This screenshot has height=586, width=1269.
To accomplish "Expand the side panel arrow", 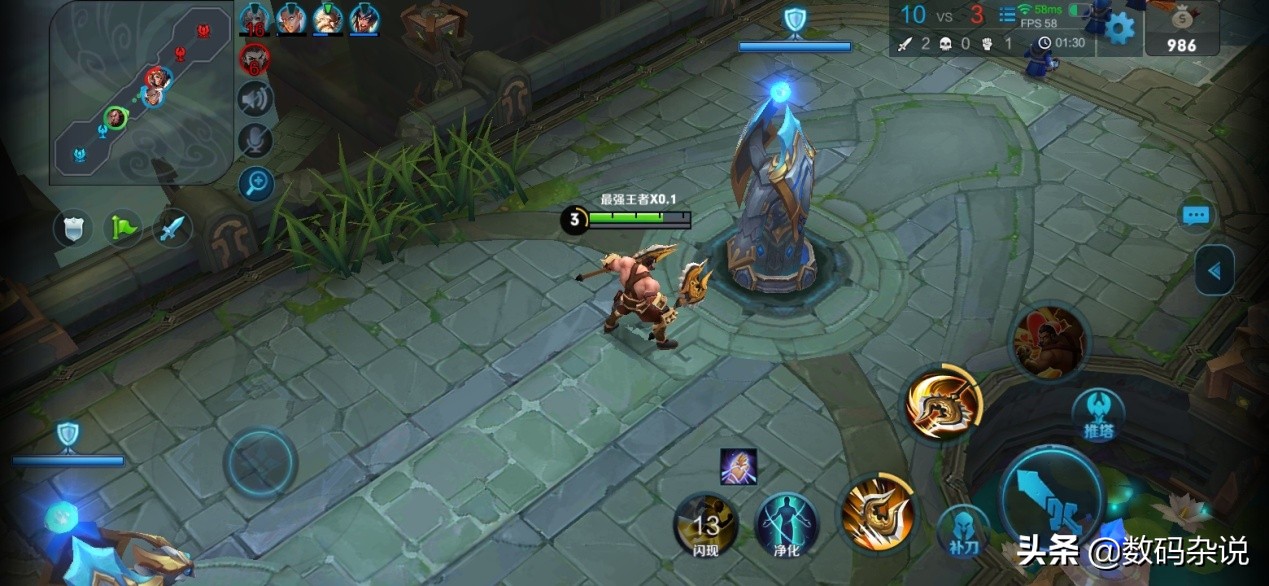I will pos(1215,271).
